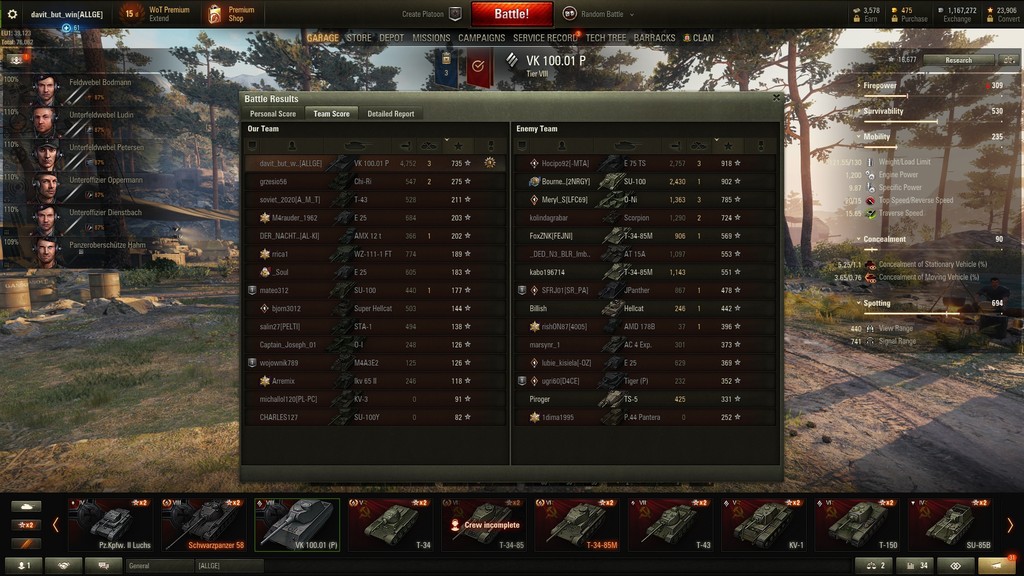Select the Schwarzpanzer 58 tank in carousel
1024x576 pixels.
pyautogui.click(x=205, y=524)
